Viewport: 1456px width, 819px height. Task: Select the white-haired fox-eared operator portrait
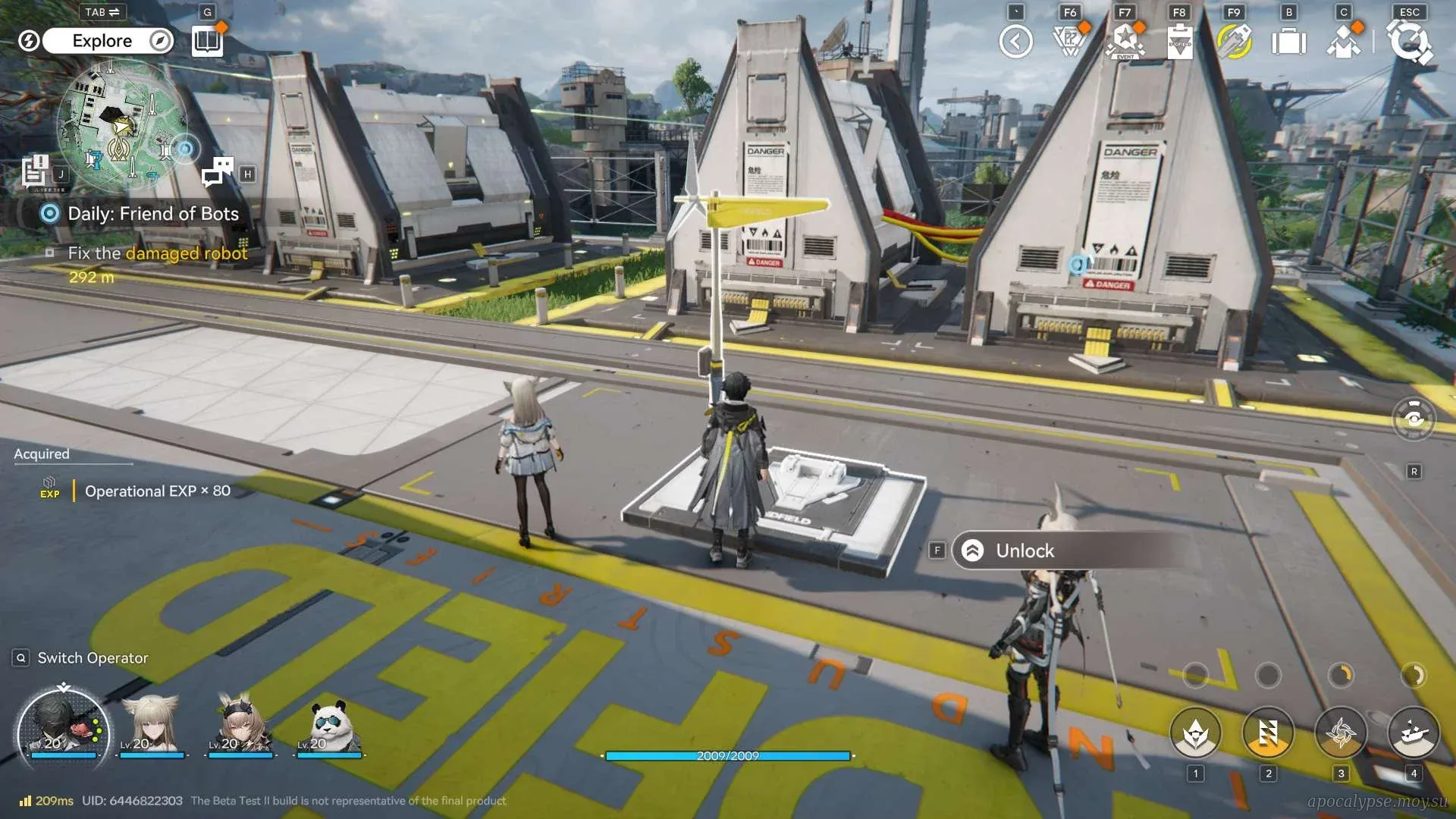[x=152, y=725]
